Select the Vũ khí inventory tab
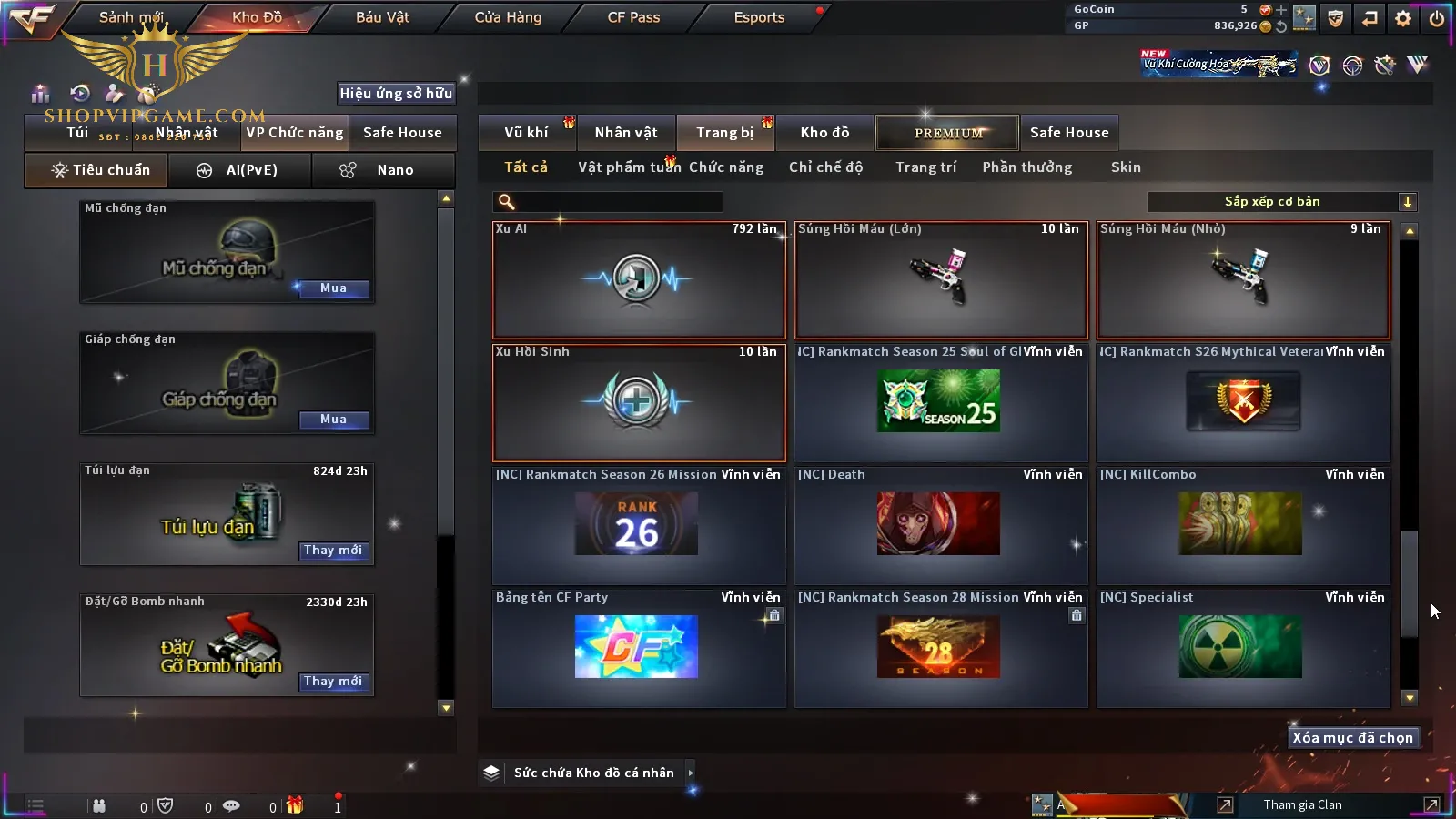The image size is (1456, 819). (526, 133)
